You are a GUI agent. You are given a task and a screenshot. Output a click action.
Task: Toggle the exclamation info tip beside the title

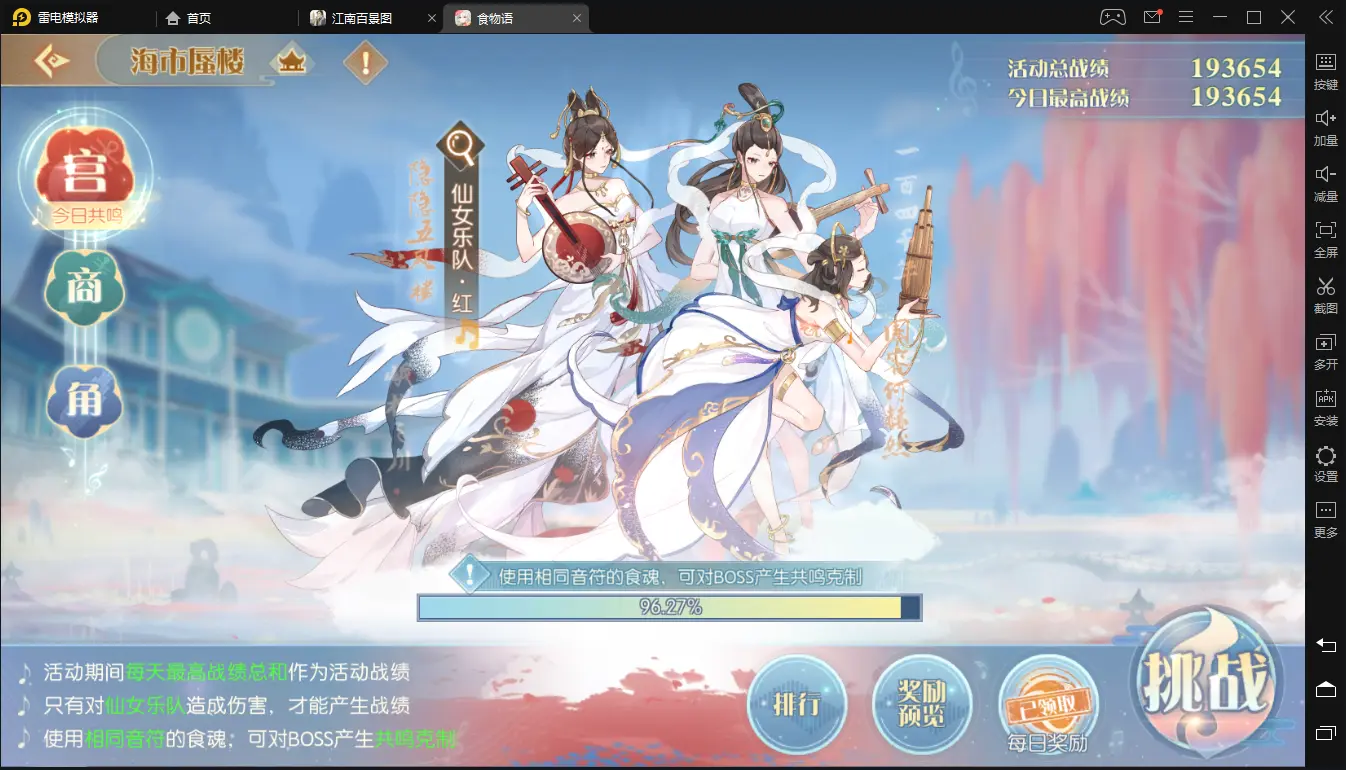click(x=365, y=62)
